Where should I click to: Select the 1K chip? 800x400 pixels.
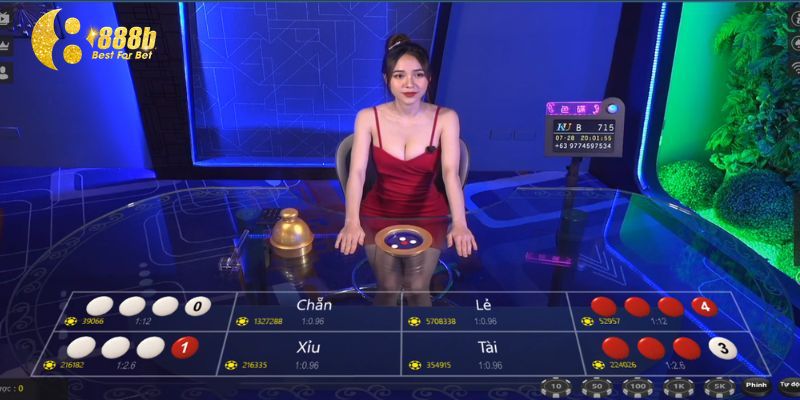pyautogui.click(x=677, y=386)
